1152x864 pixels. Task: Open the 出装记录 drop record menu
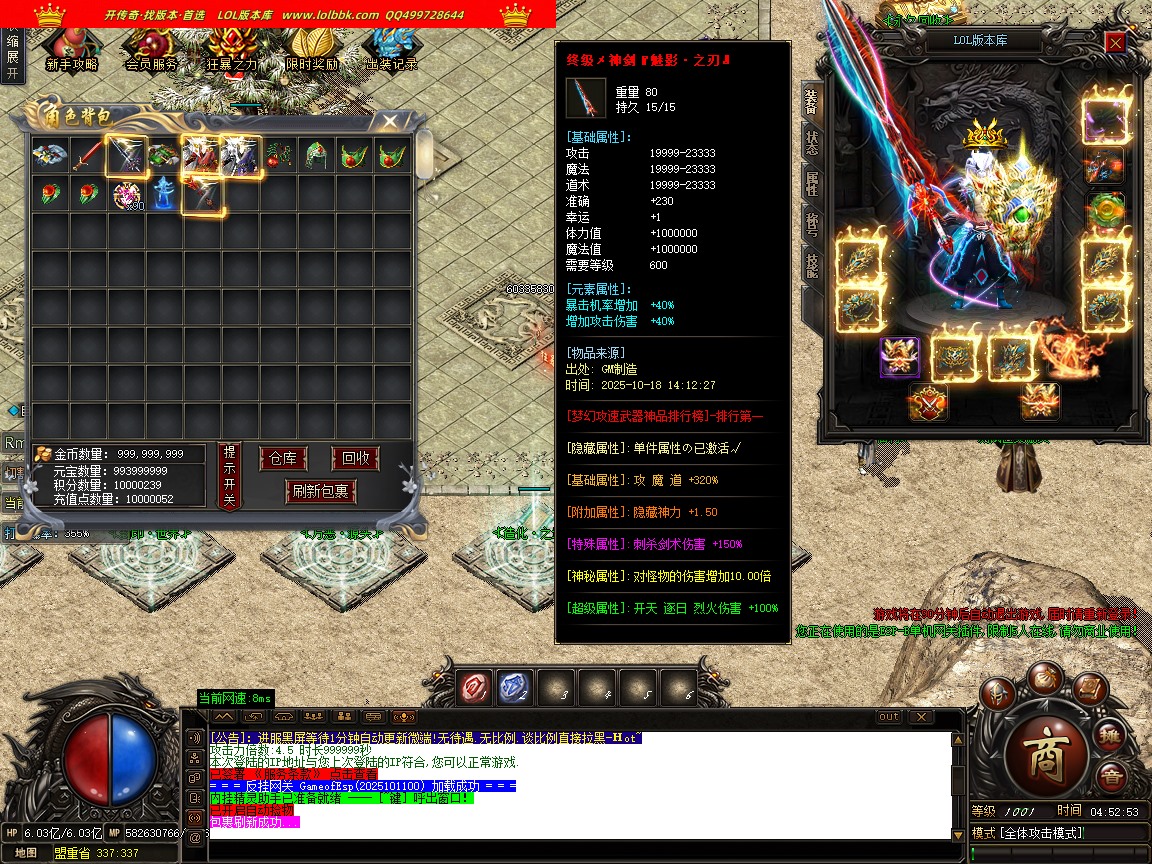(391, 48)
